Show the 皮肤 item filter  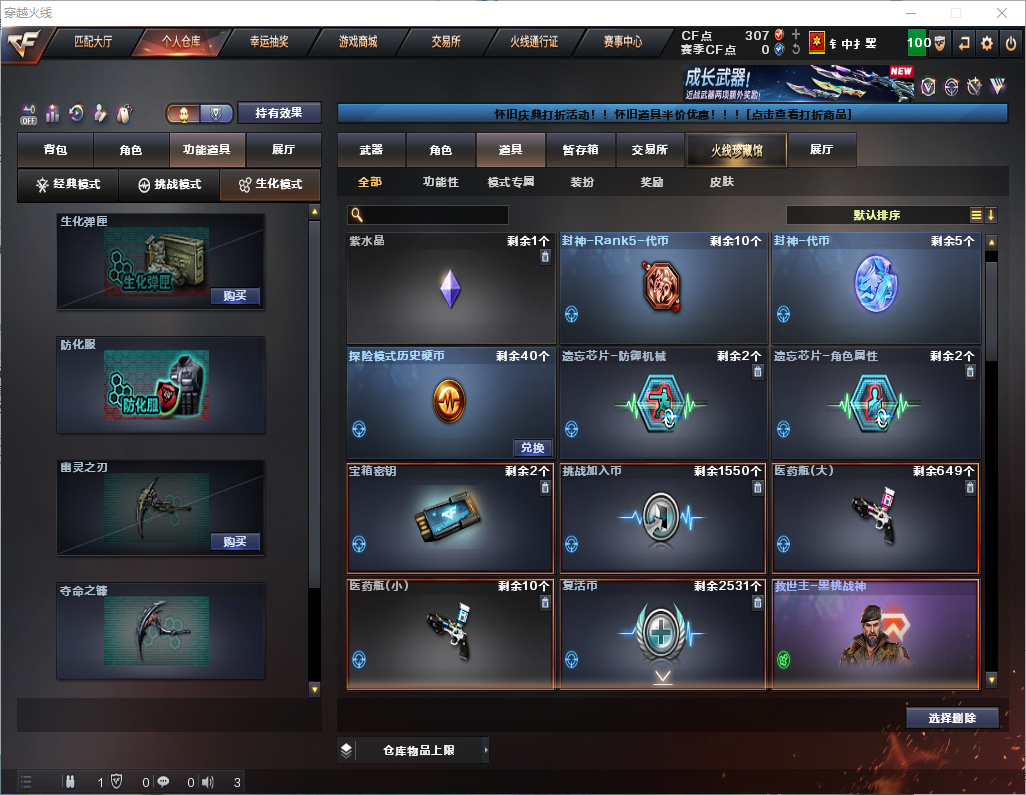[x=721, y=182]
